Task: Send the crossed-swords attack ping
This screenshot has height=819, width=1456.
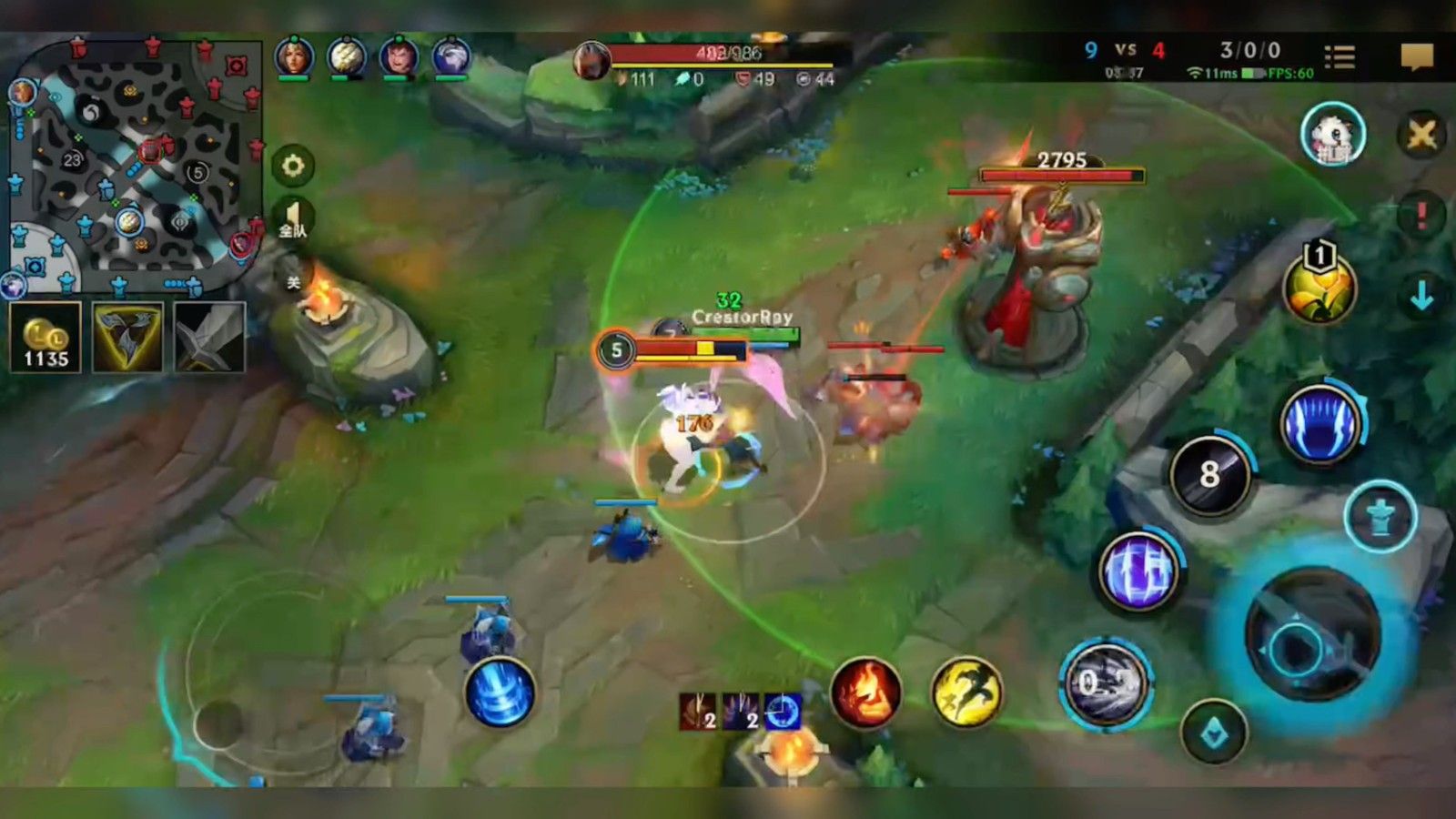Action: pos(1421,136)
